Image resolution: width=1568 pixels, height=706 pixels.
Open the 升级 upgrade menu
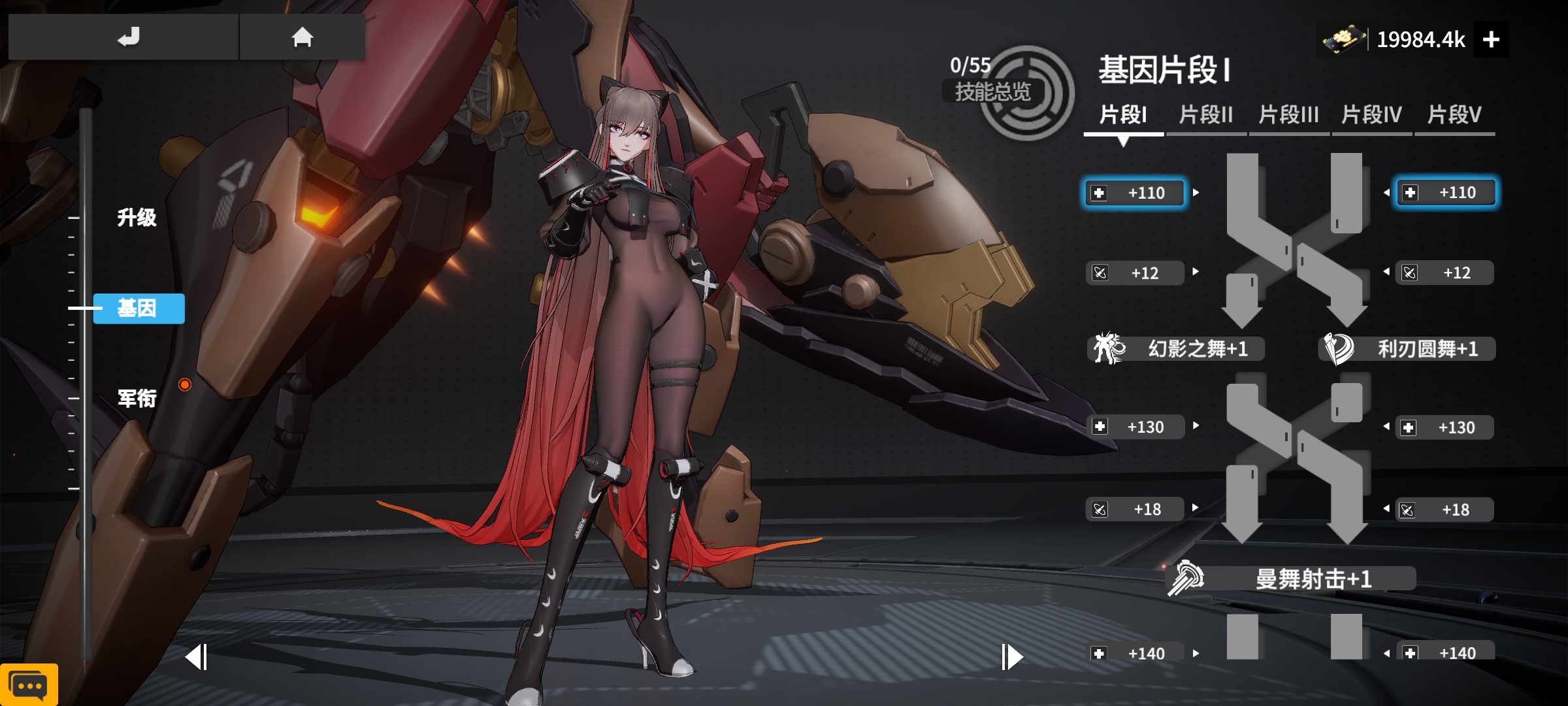click(x=137, y=217)
